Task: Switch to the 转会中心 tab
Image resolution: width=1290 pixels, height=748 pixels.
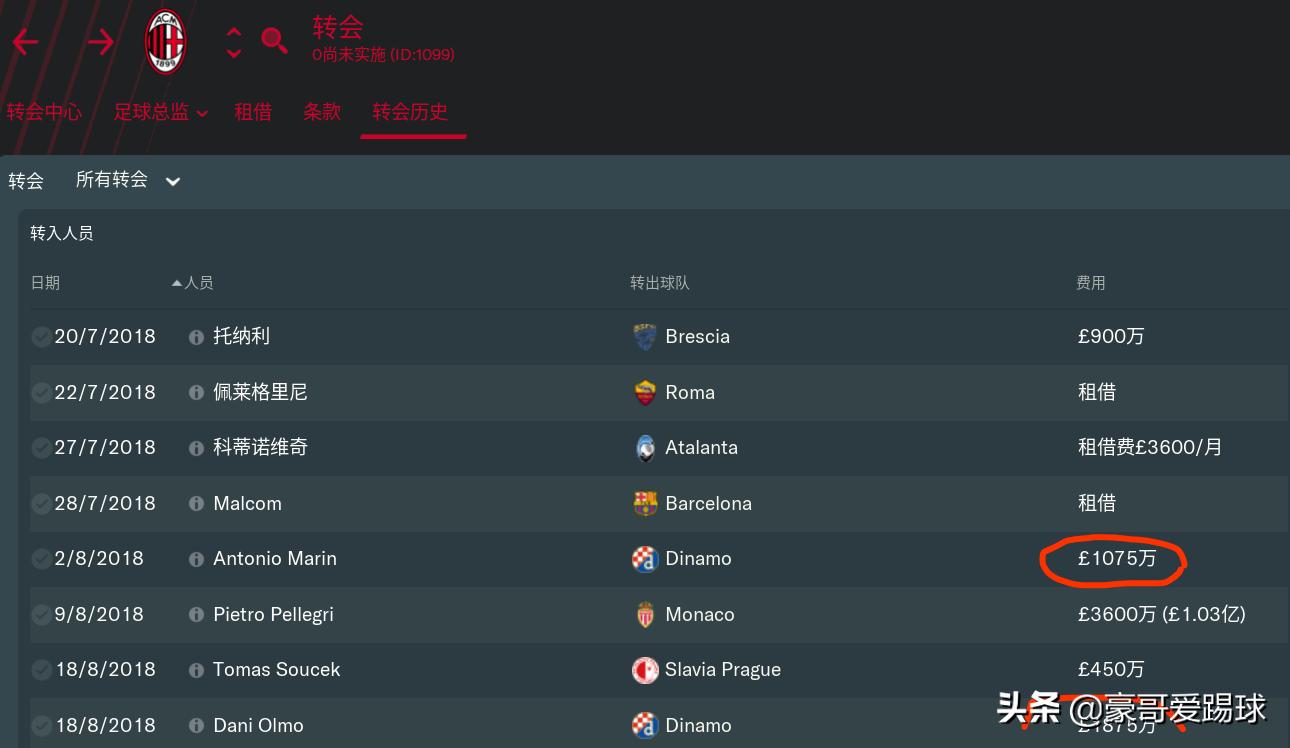Action: [x=44, y=113]
